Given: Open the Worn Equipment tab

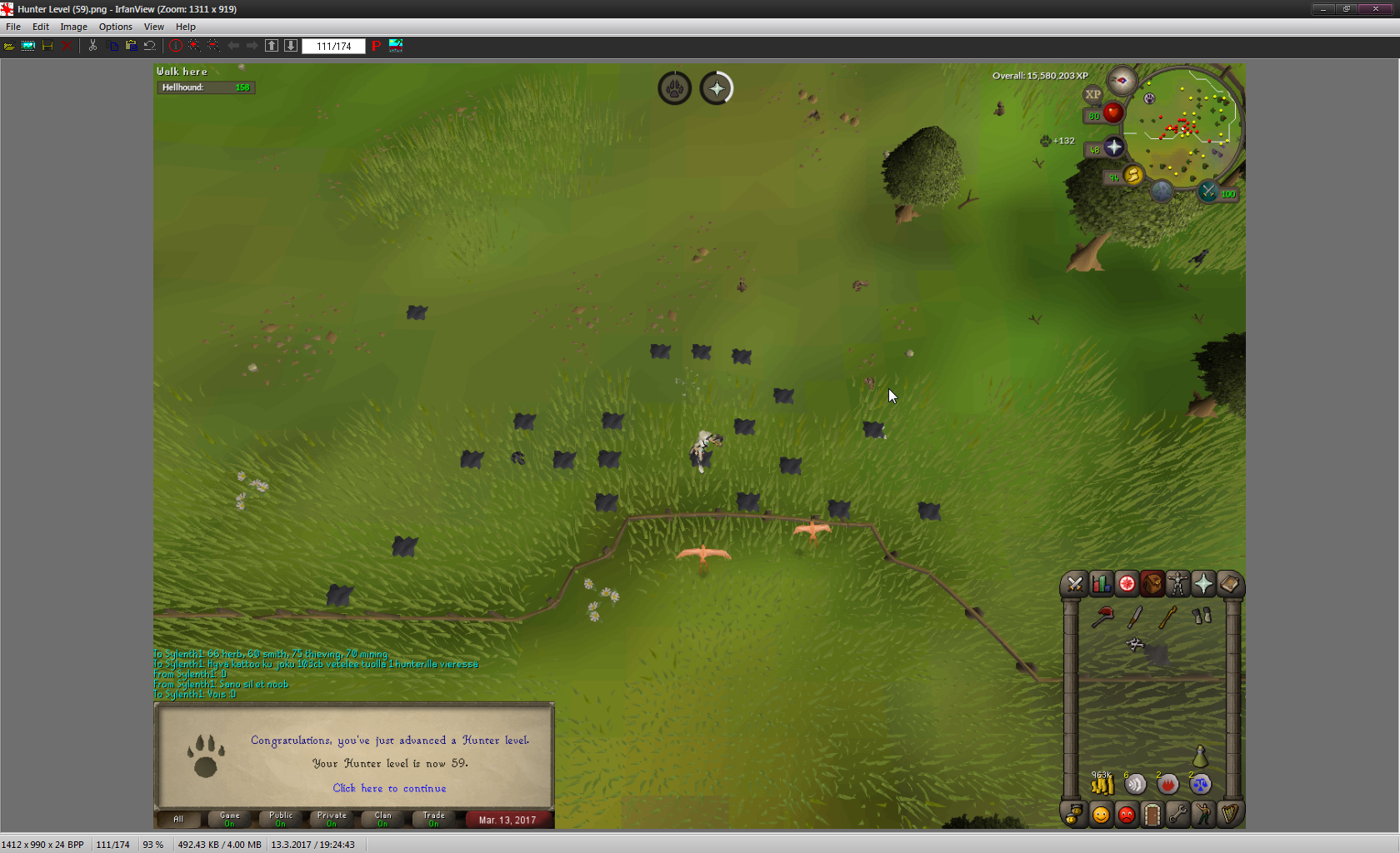Looking at the screenshot, I should 1177,584.
